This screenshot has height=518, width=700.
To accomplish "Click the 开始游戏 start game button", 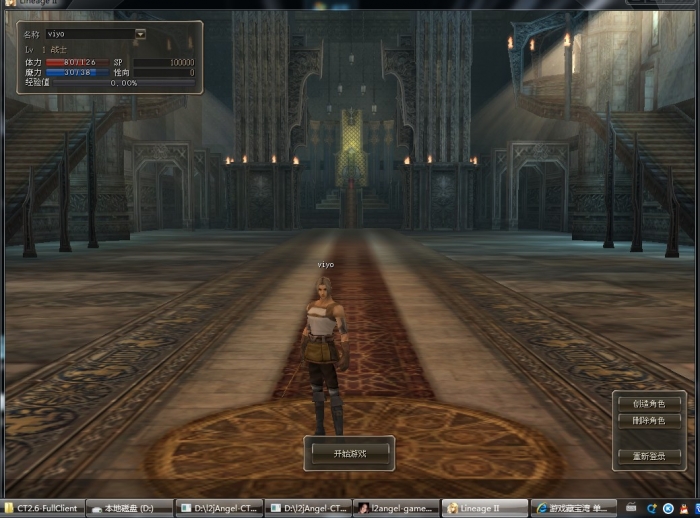I will coord(349,453).
